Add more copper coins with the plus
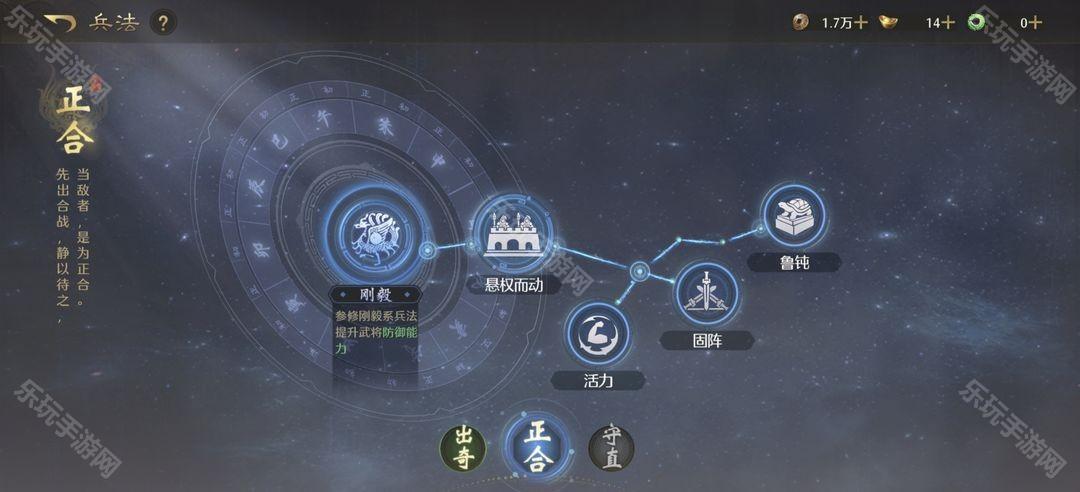The image size is (1080, 492). point(861,22)
